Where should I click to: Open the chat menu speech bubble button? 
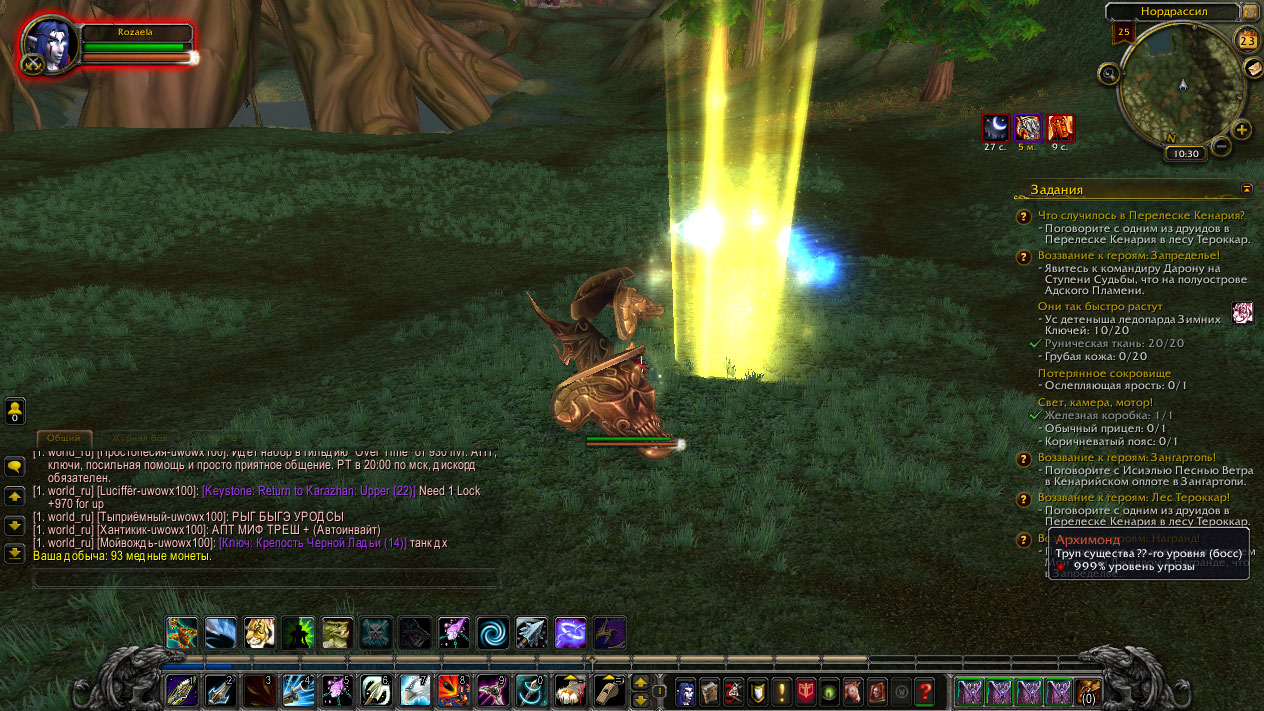click(x=15, y=466)
